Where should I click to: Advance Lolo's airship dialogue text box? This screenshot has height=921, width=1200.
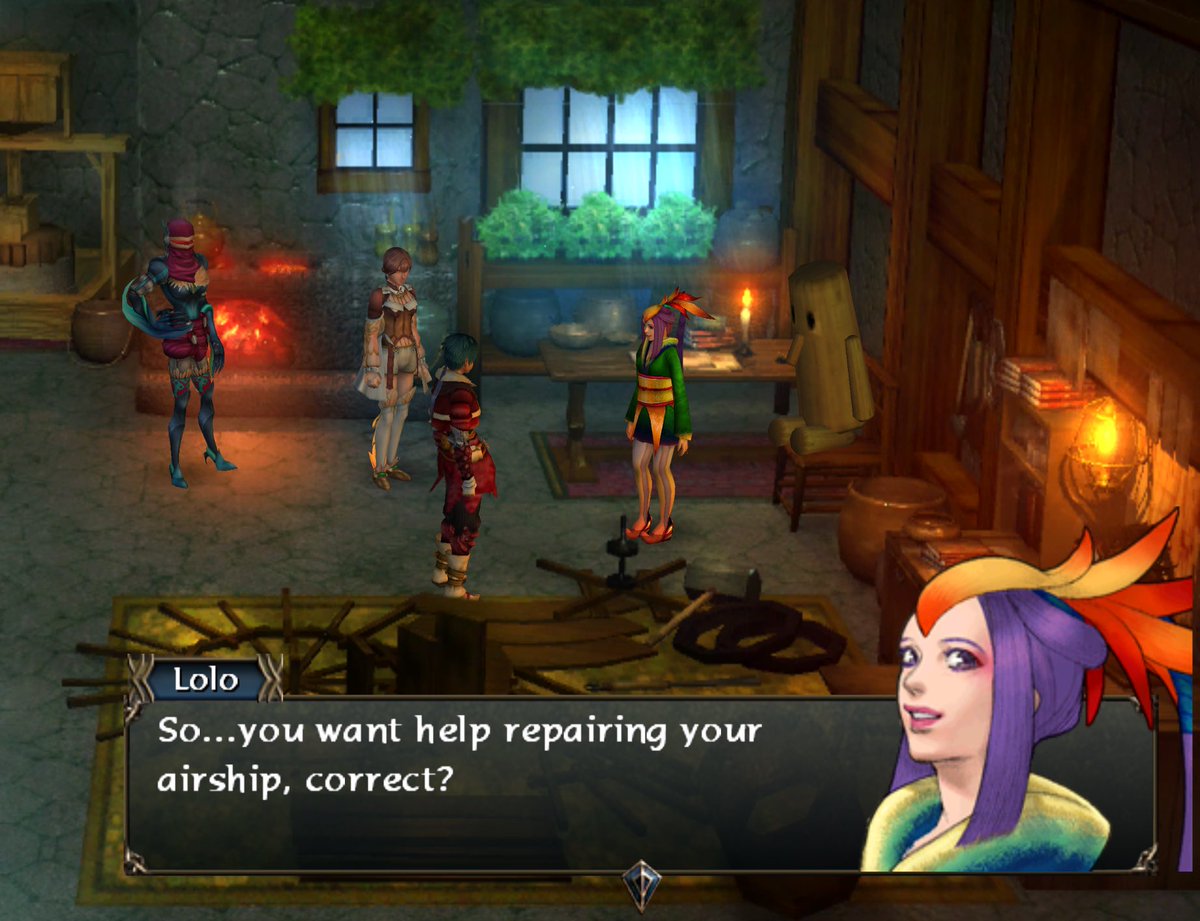point(500,780)
